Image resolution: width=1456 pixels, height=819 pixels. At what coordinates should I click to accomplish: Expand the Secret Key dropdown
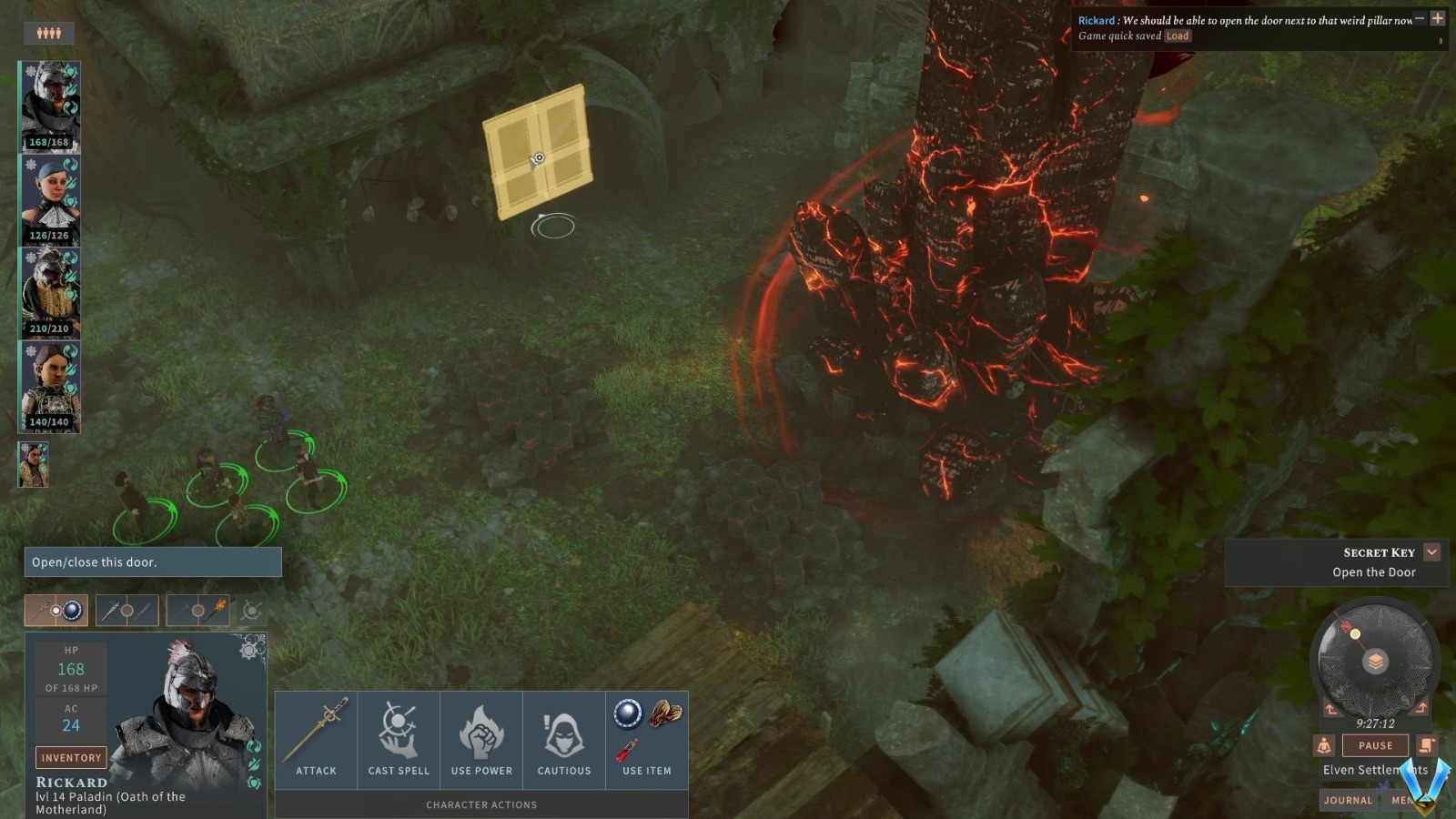(x=1432, y=551)
